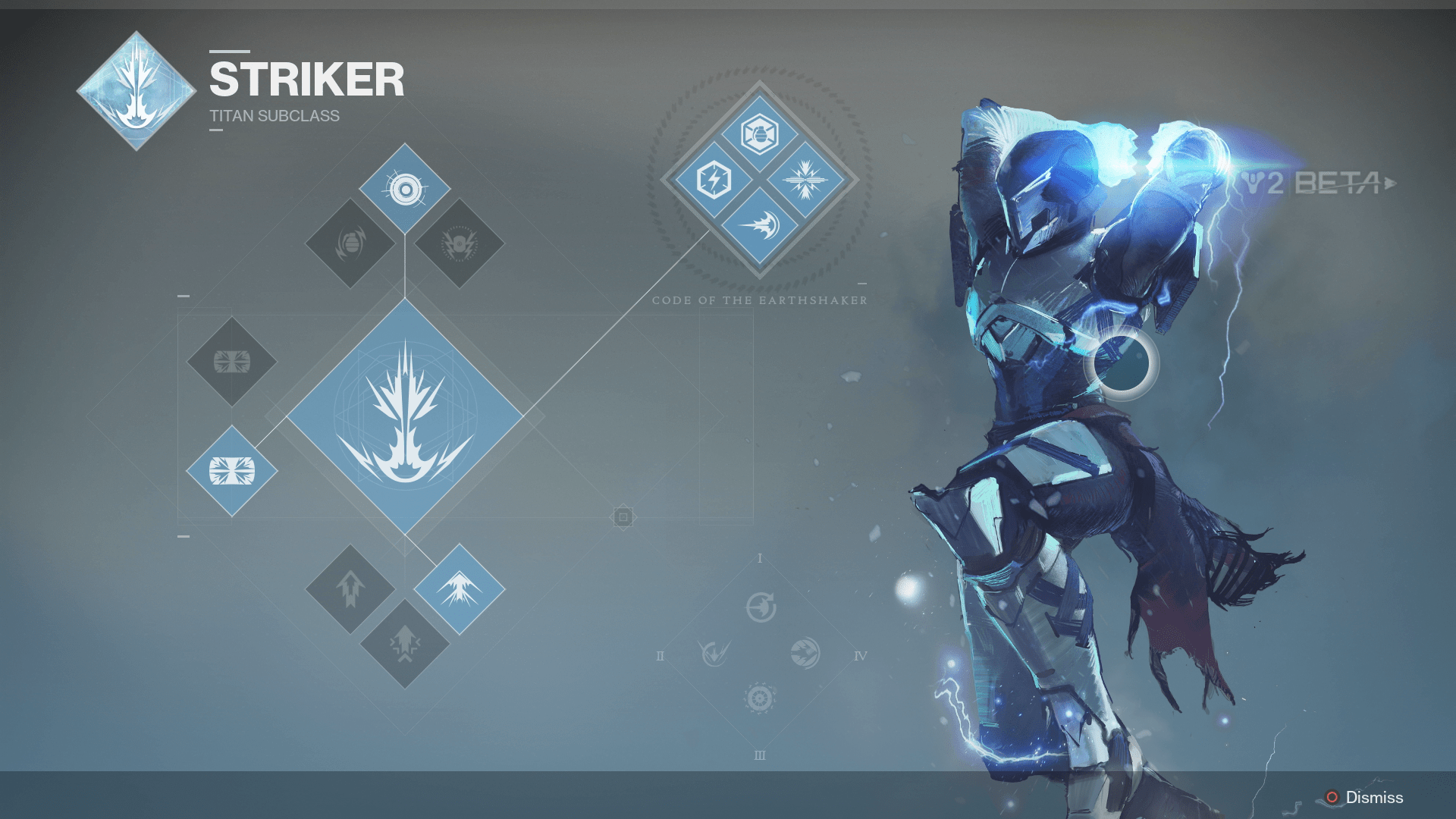Image resolution: width=1456 pixels, height=819 pixels.
Task: Select the dimmed upper barricade node
Action: [232, 362]
